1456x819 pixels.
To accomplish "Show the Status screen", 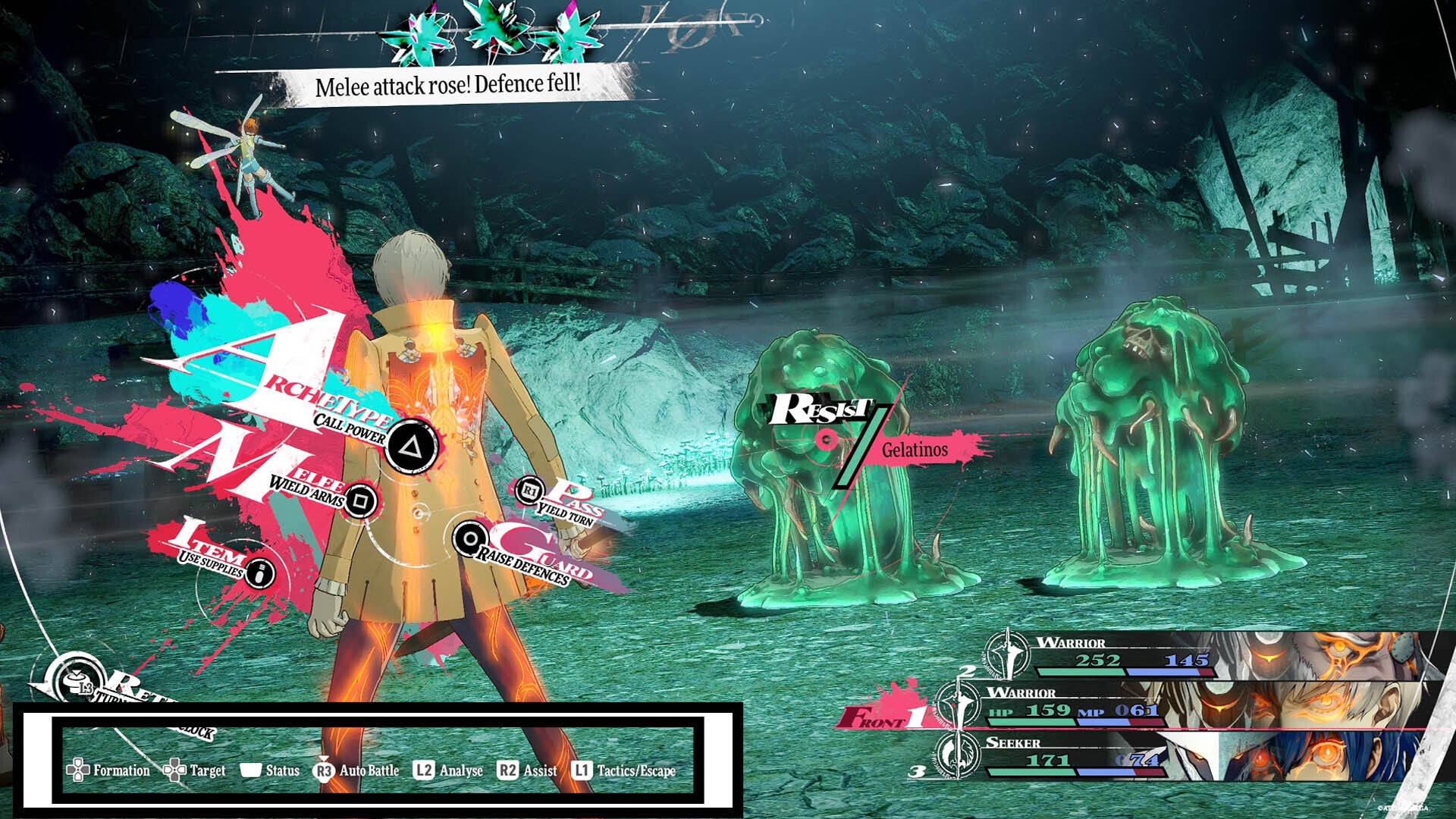I will (x=270, y=770).
